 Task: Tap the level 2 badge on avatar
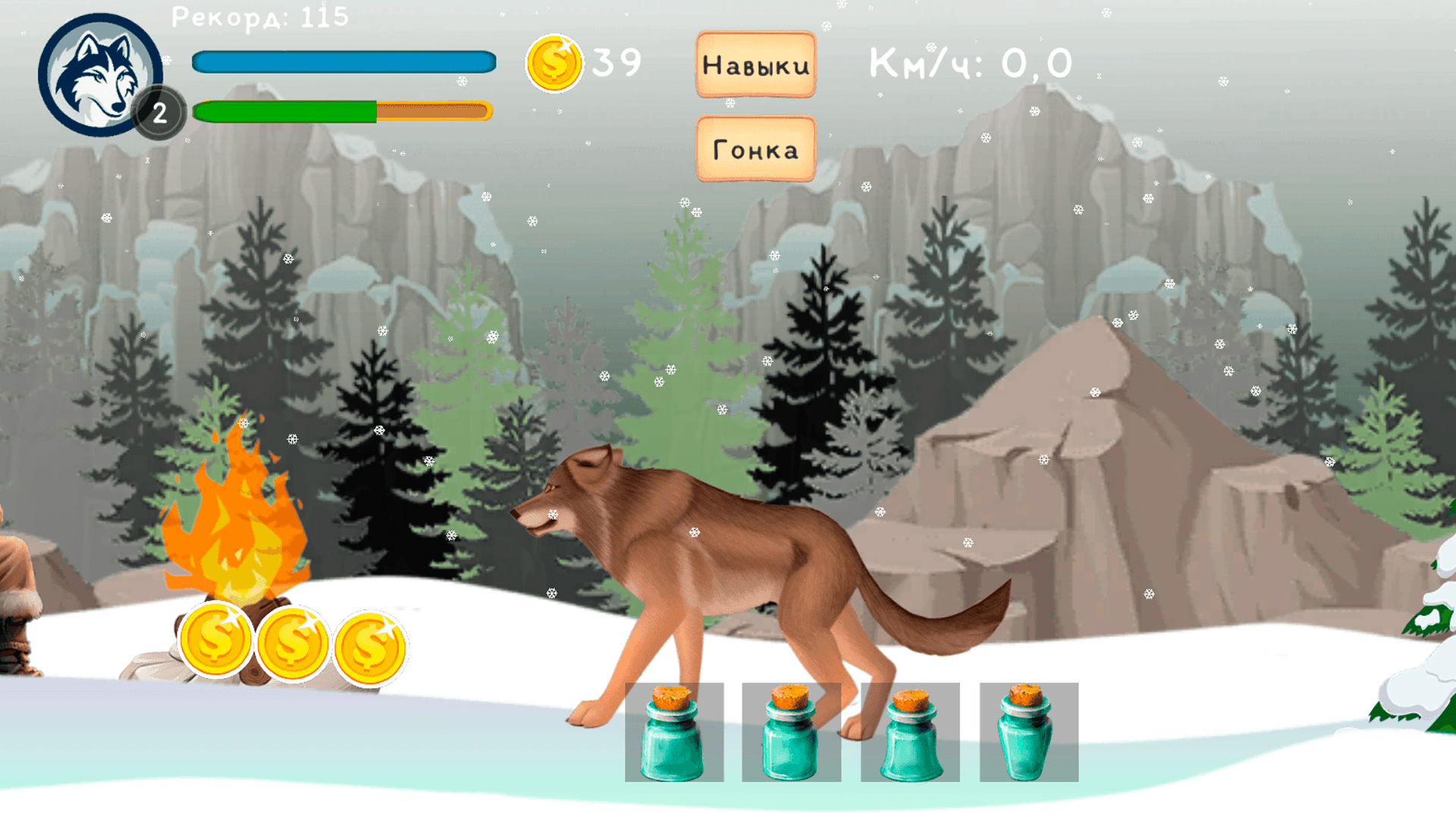pyautogui.click(x=162, y=112)
